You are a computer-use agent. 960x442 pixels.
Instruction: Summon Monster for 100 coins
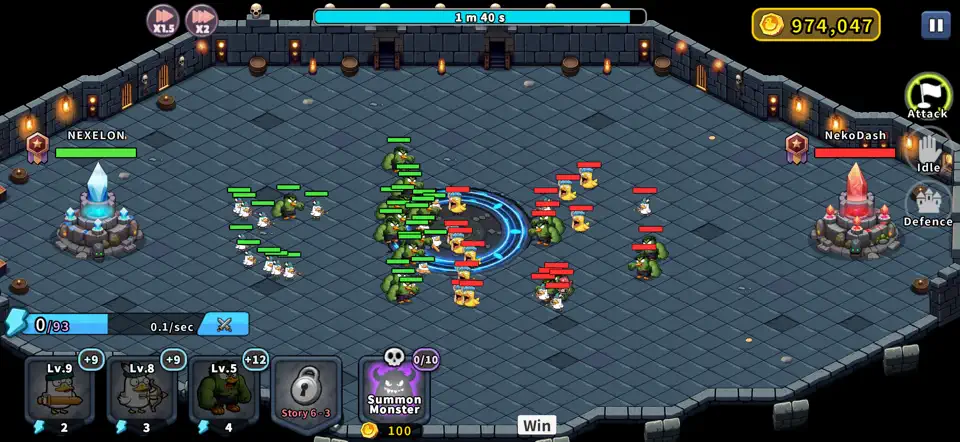(394, 390)
